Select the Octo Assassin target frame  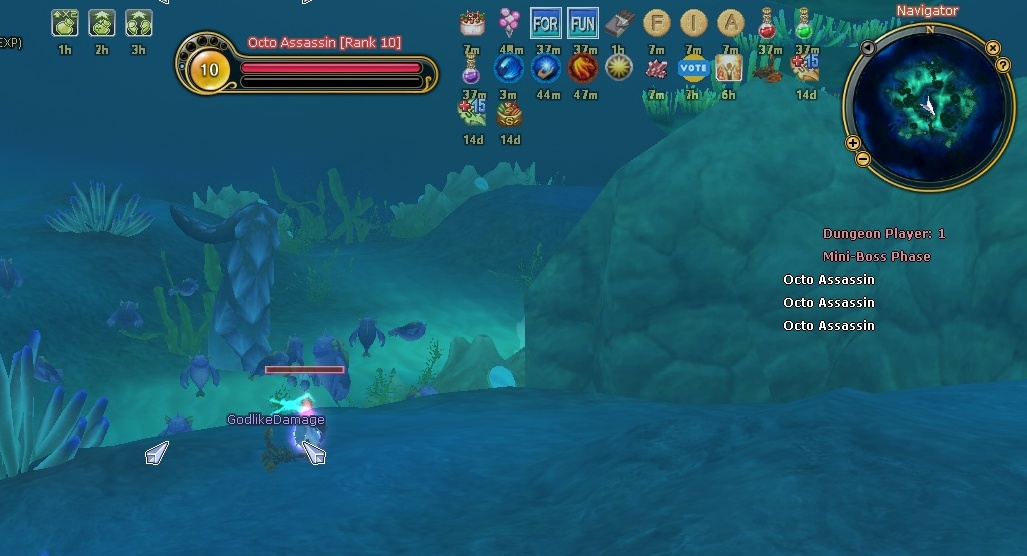tap(307, 69)
